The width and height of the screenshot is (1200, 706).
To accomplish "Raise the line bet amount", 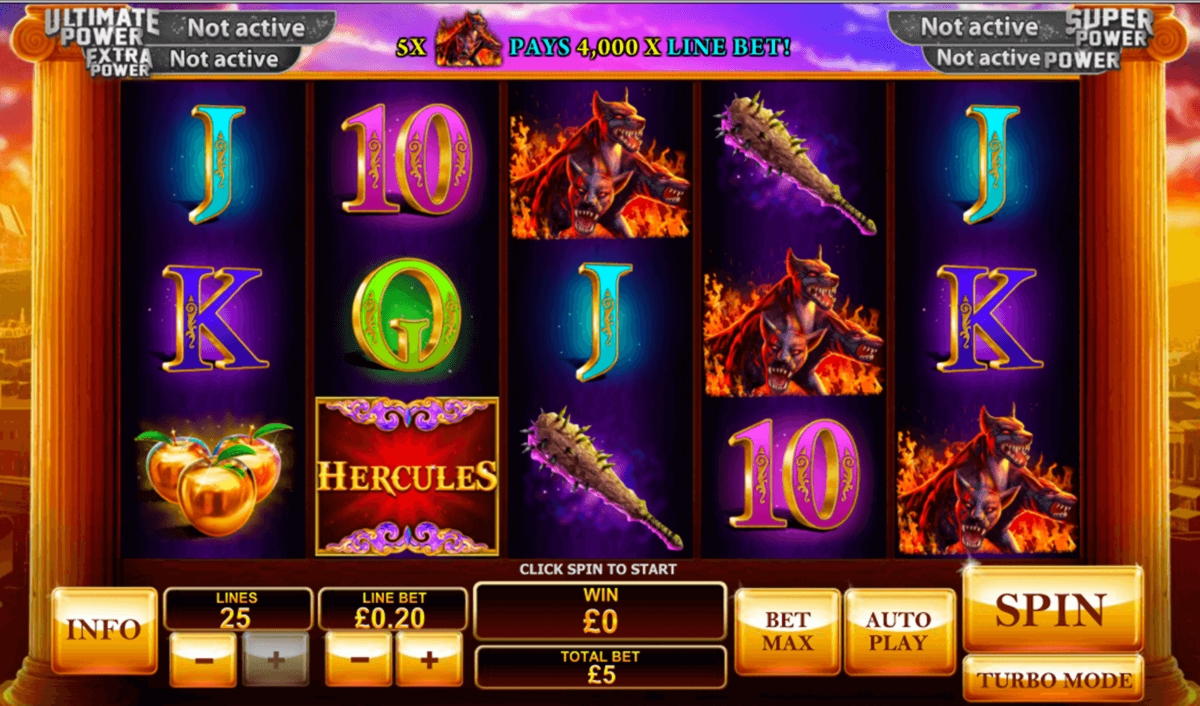I will 429,660.
